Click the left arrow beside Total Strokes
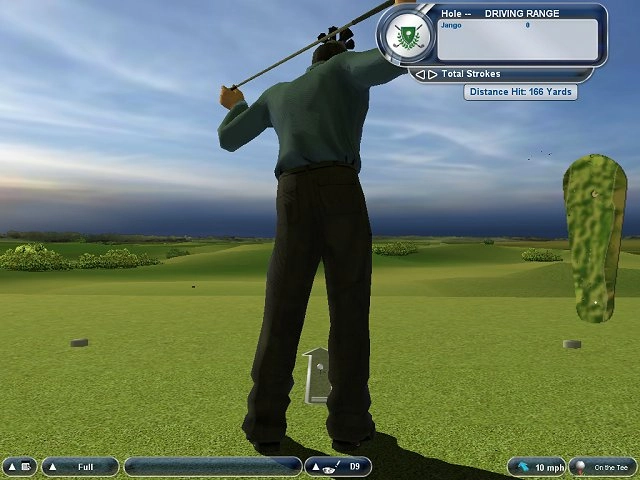640x480 pixels. [421, 74]
